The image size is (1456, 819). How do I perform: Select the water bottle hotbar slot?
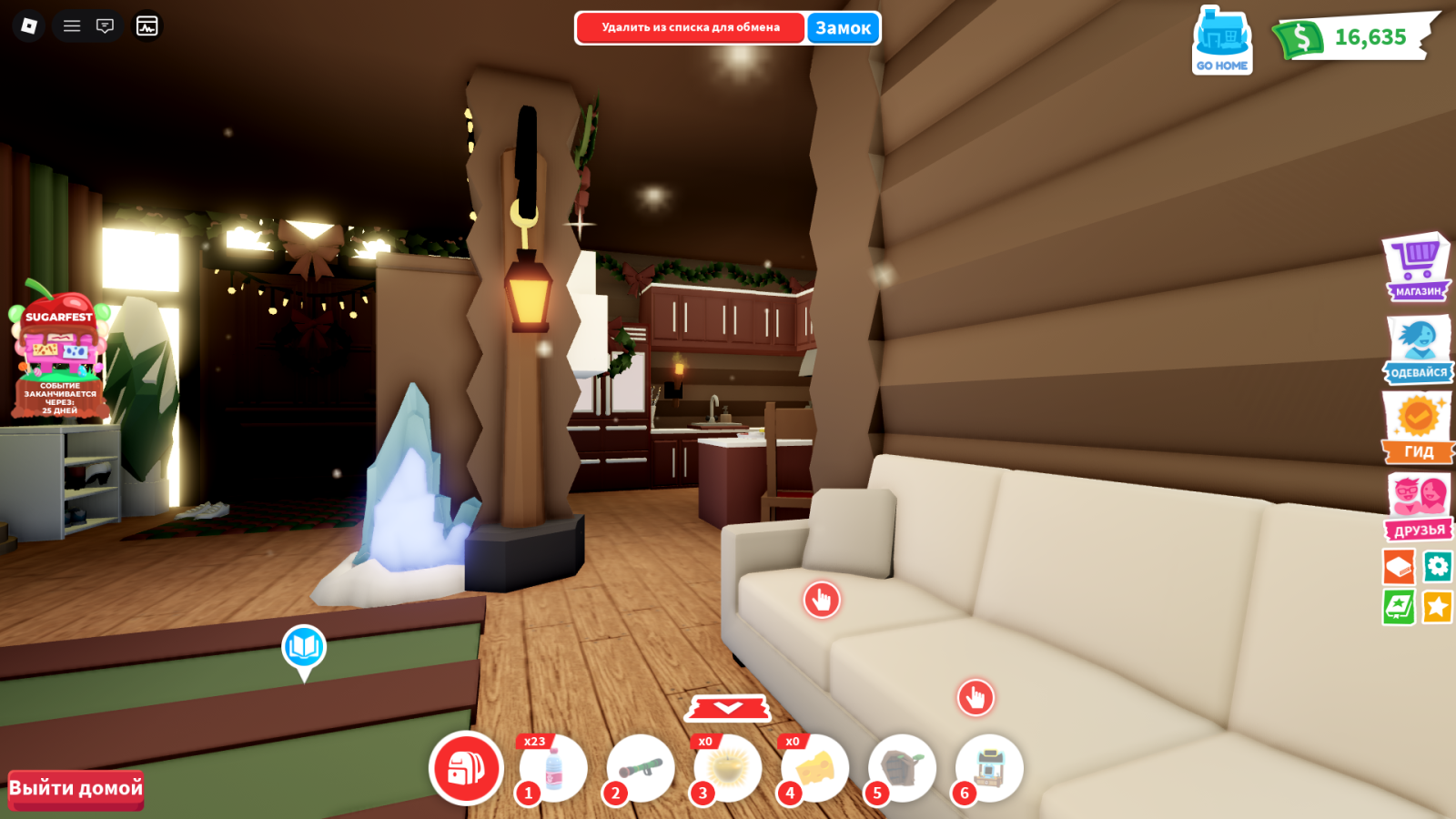(x=552, y=769)
